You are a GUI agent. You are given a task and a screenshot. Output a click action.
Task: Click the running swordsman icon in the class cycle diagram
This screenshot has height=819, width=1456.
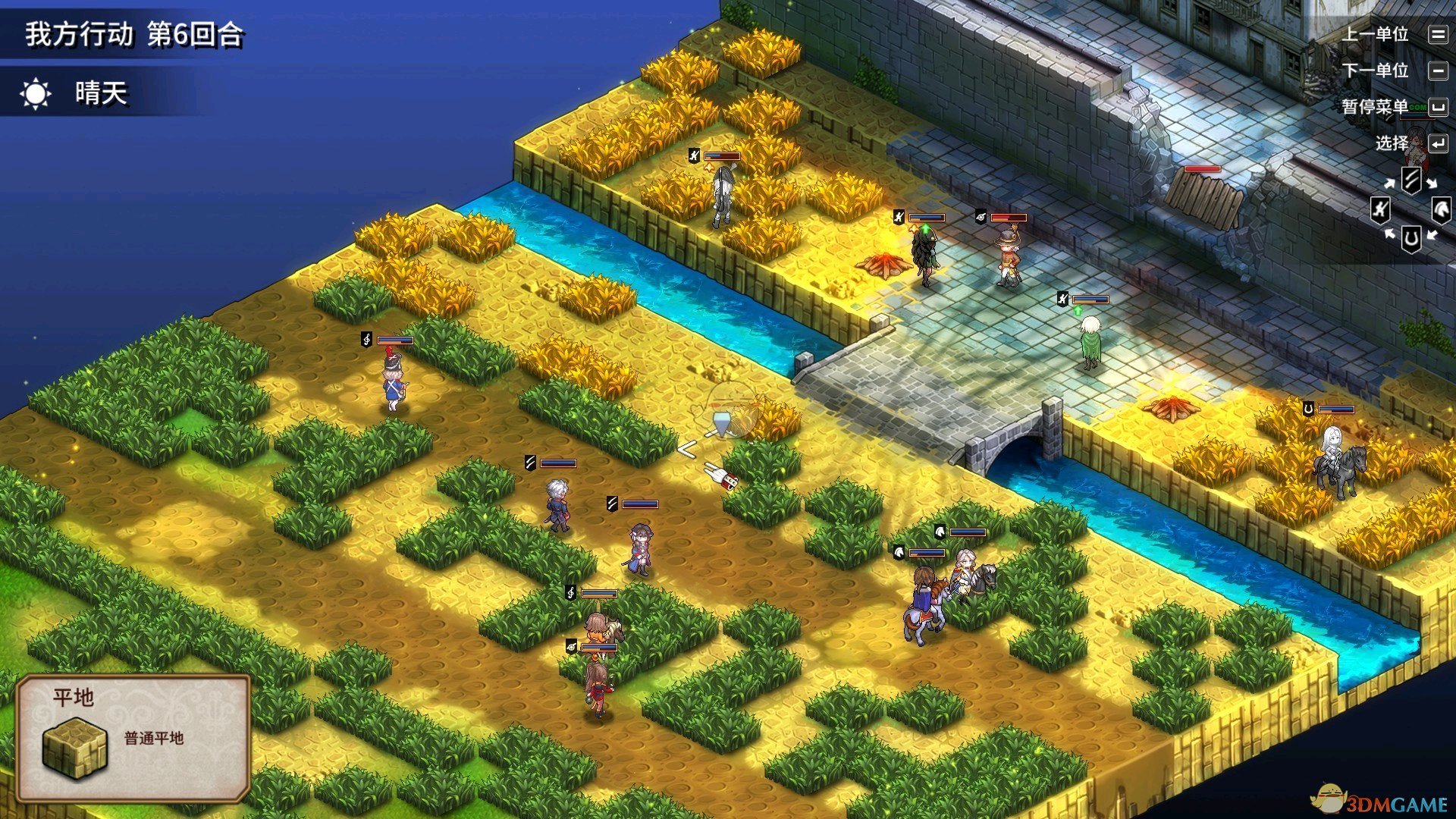pos(1380,209)
